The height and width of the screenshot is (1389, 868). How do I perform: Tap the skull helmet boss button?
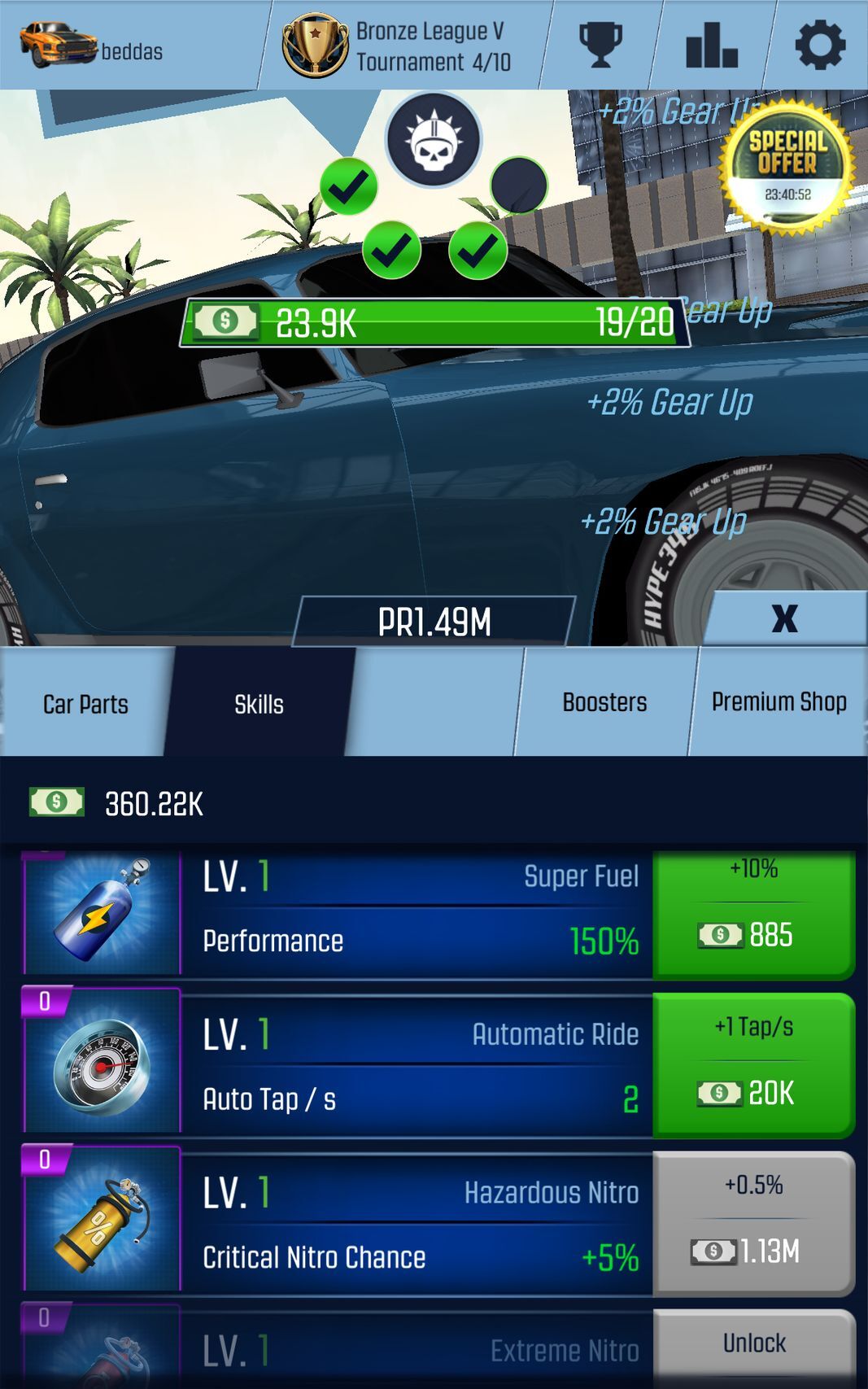[434, 140]
